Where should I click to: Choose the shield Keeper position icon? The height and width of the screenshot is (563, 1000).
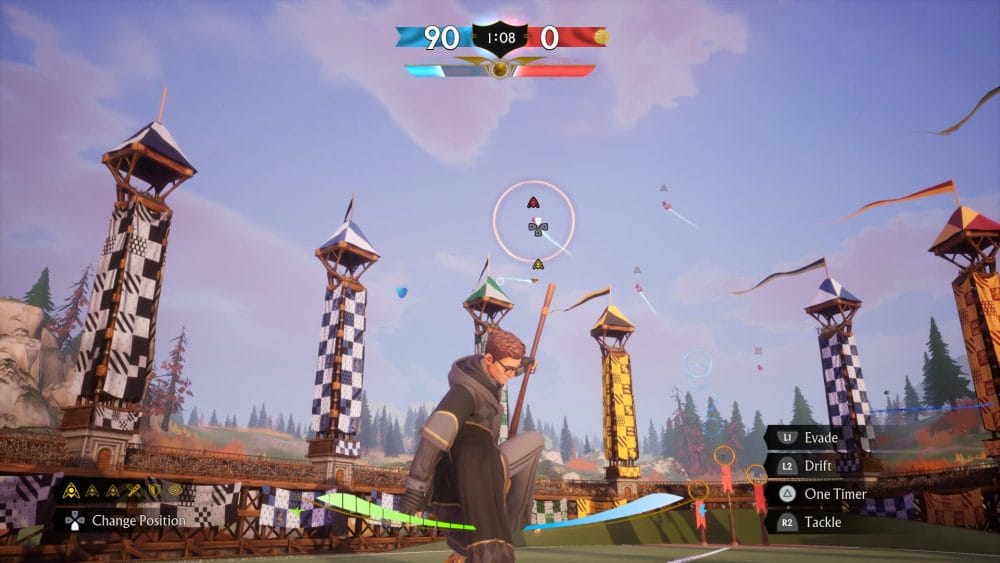(x=154, y=490)
